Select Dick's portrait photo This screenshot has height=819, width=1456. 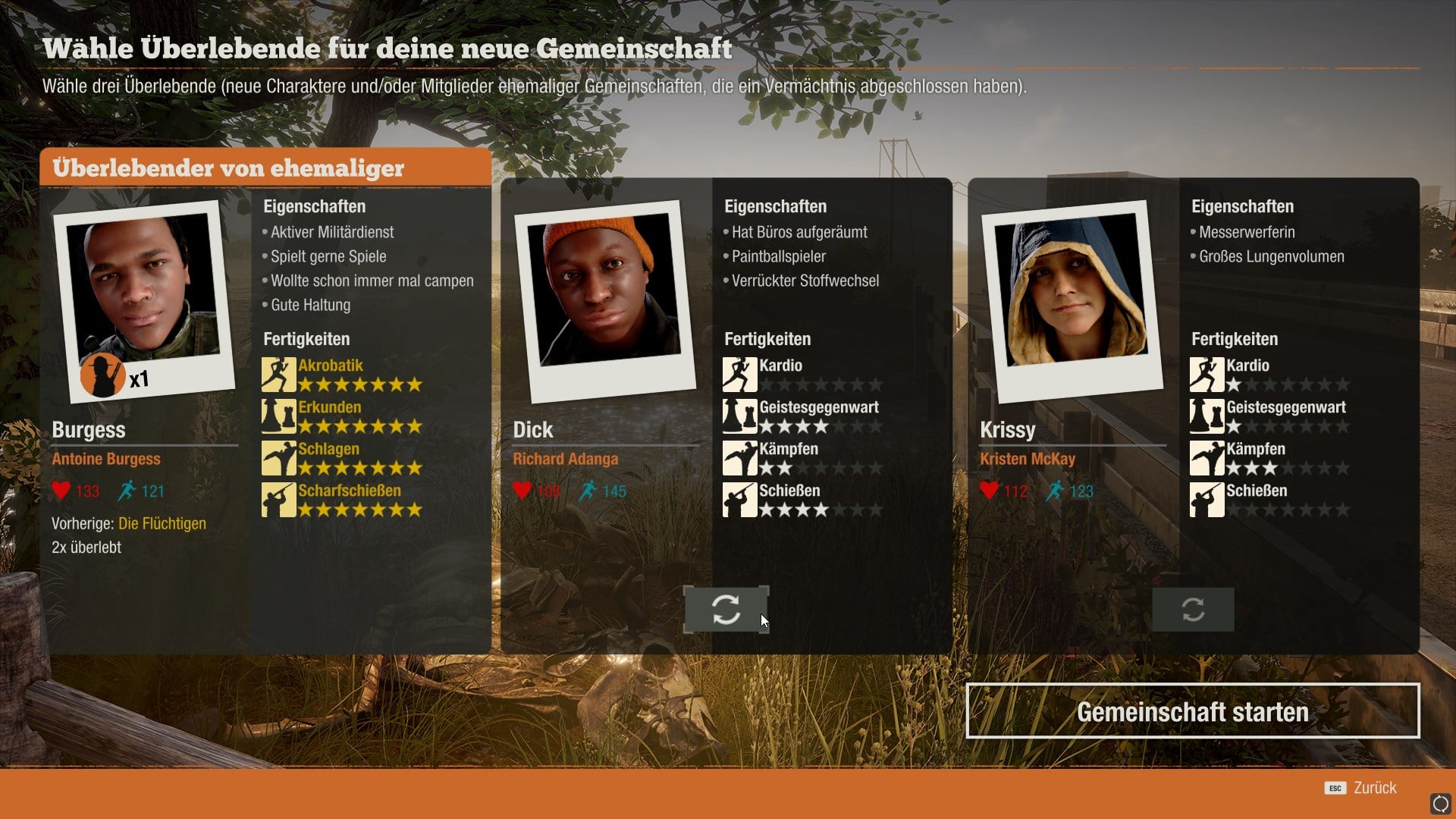(605, 300)
